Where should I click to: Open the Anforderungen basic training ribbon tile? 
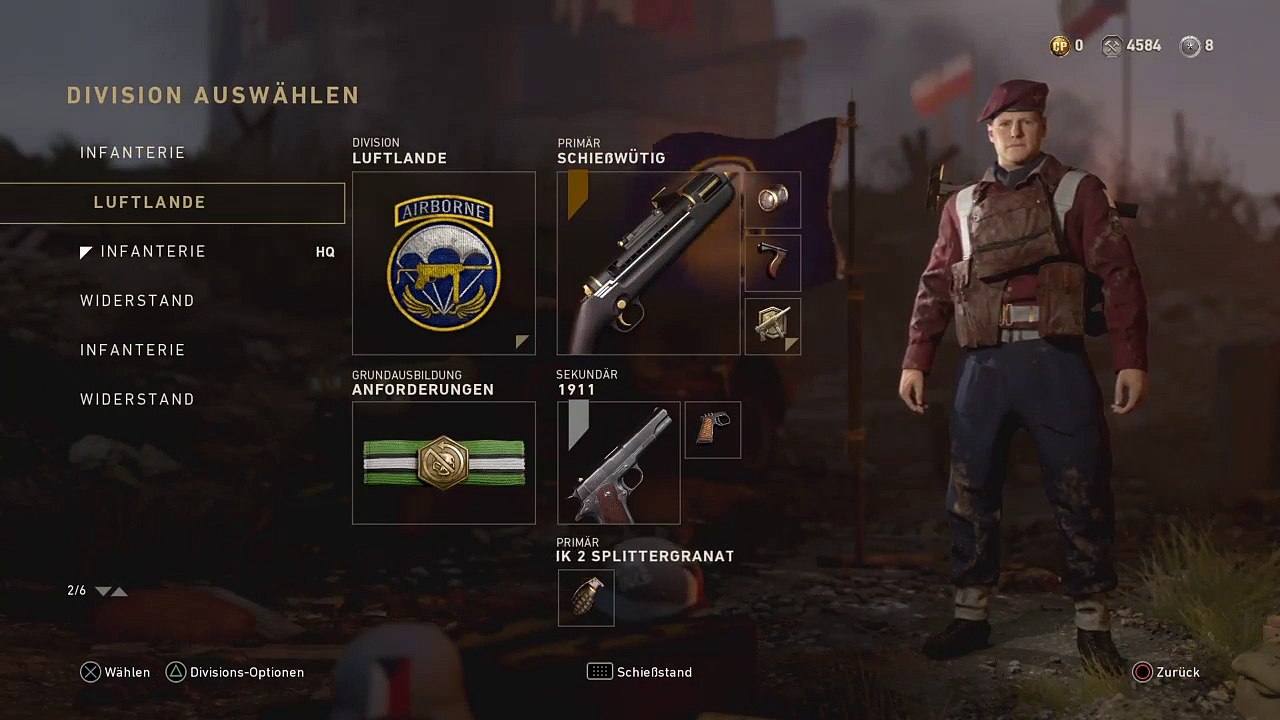point(444,463)
